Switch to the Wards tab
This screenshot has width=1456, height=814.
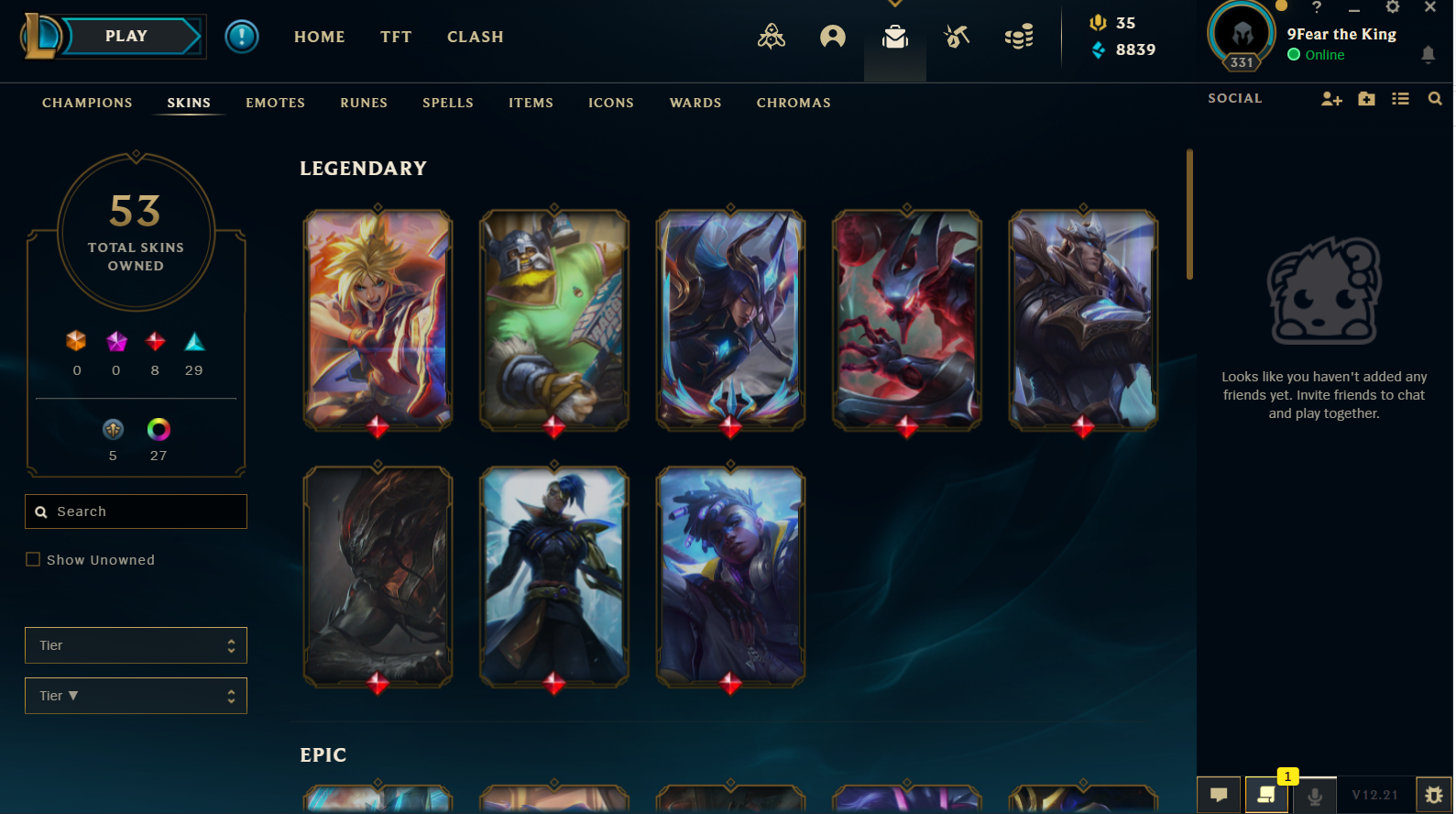click(x=695, y=103)
